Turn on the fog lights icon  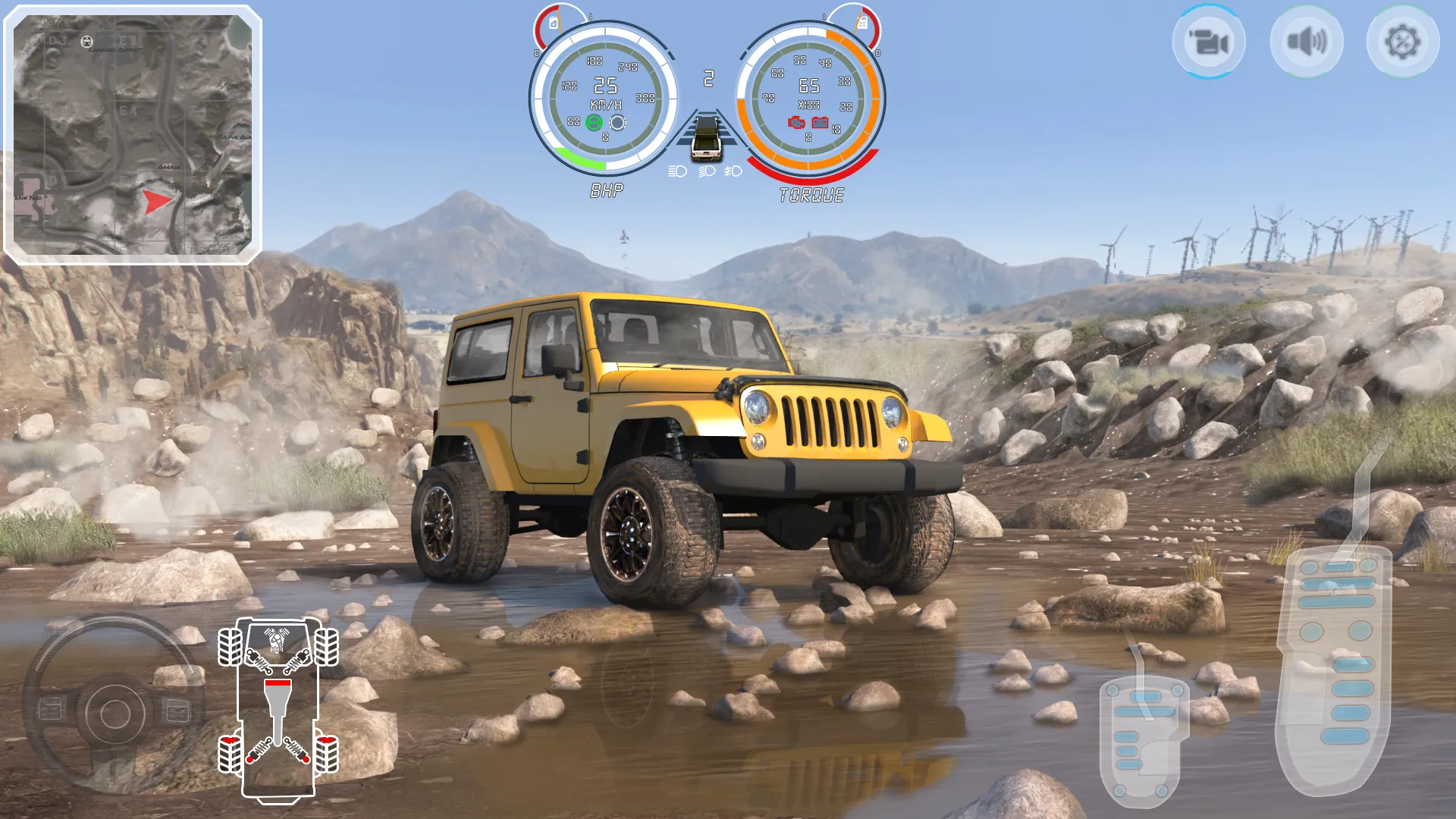(733, 172)
